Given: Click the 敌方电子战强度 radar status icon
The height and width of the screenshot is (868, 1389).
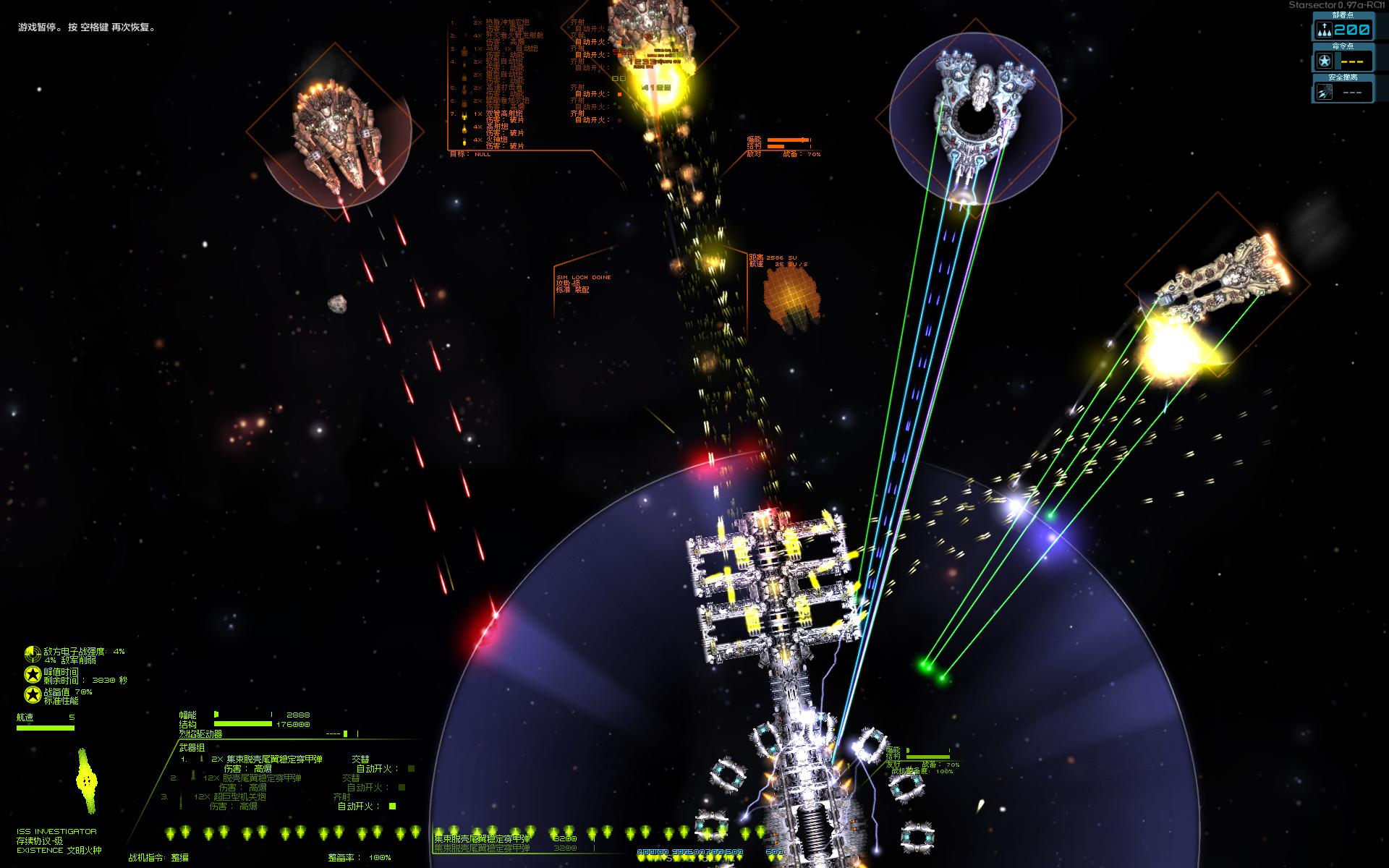Looking at the screenshot, I should pyautogui.click(x=33, y=655).
